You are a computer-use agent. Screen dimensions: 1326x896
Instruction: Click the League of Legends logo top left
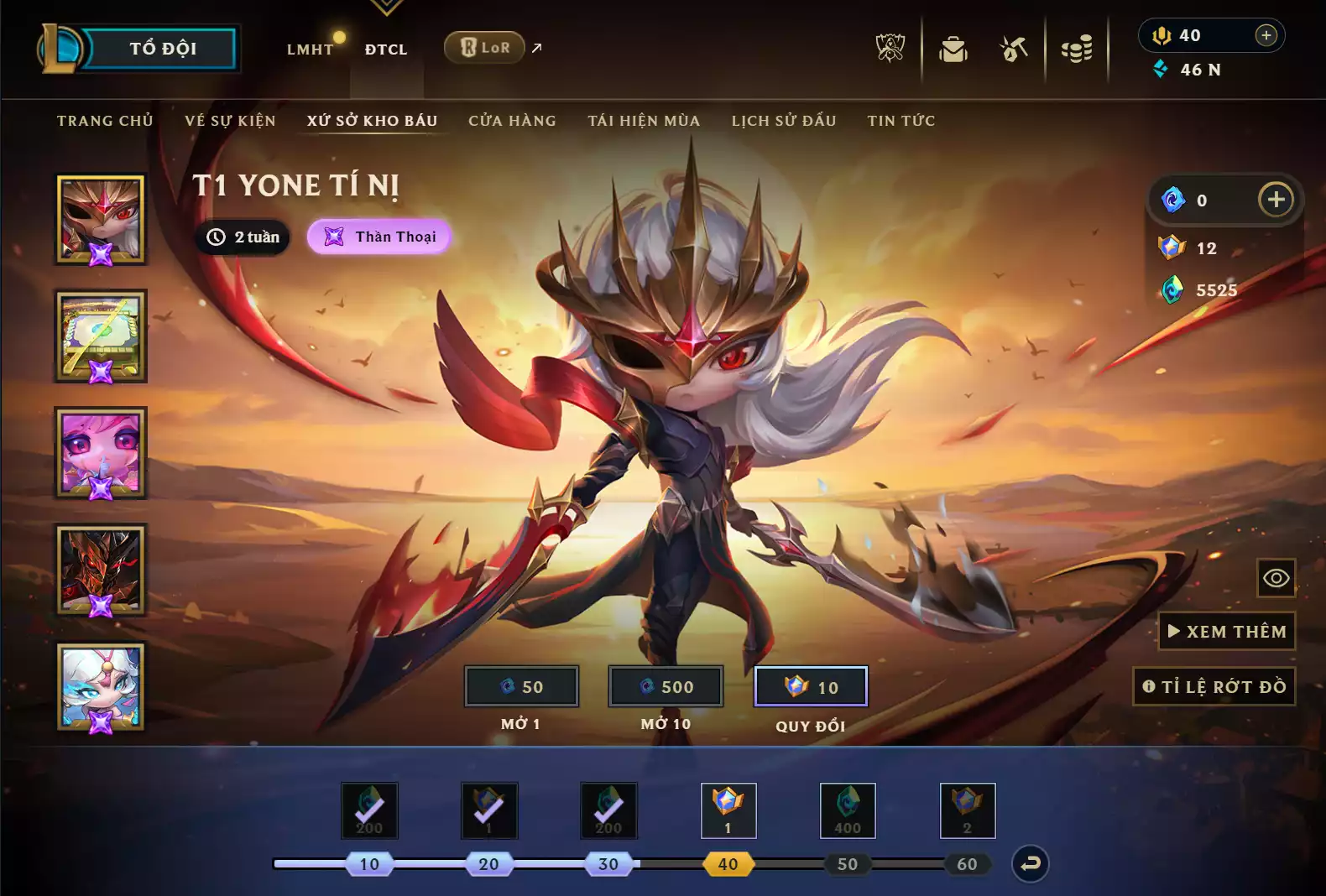[x=63, y=48]
